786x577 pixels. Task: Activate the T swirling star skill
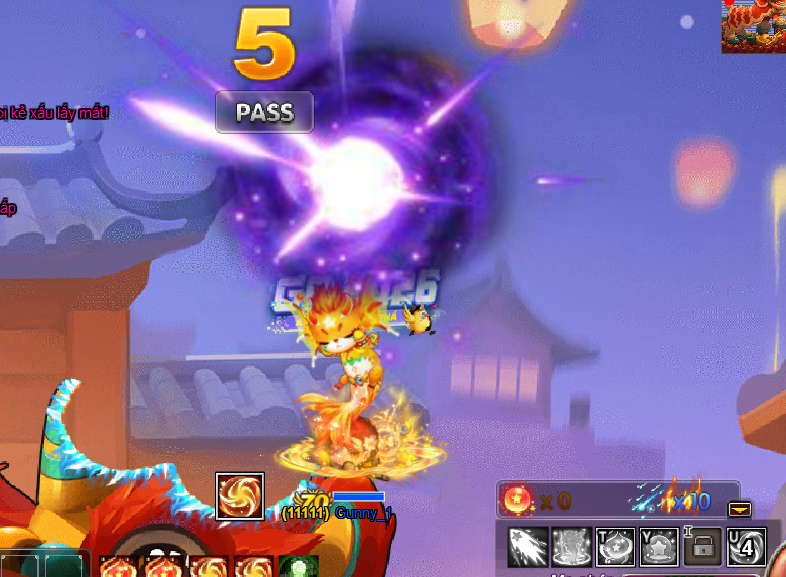[x=615, y=547]
